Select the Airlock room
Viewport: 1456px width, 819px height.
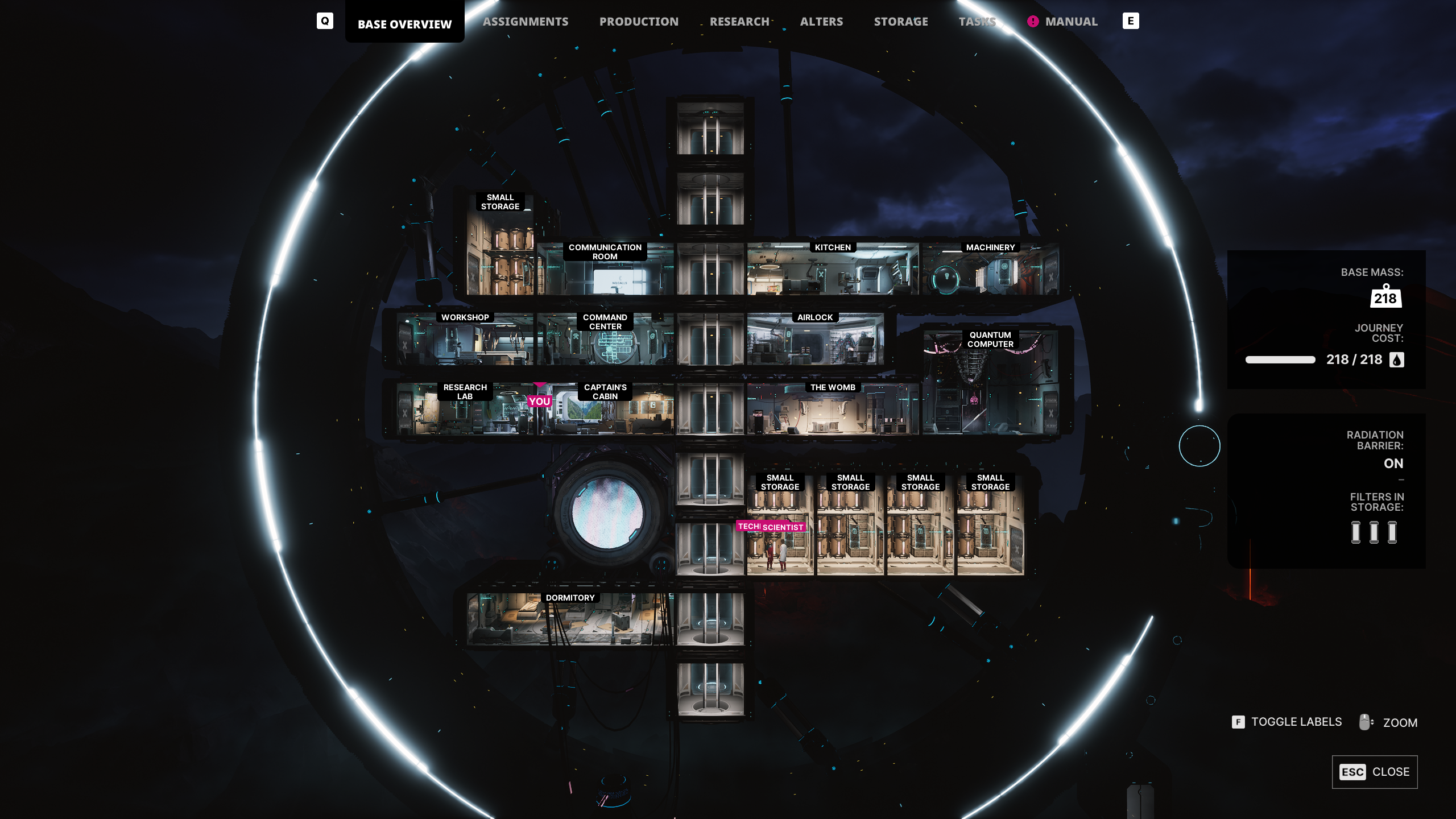[816, 317]
